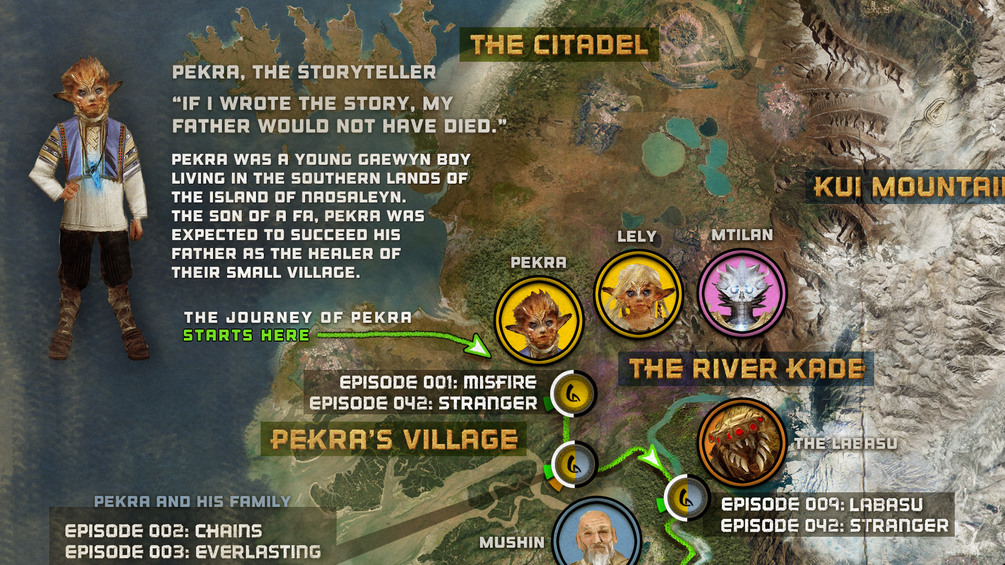Open Episode 002: Chains
The height and width of the screenshot is (565, 1005).
[x=163, y=531]
